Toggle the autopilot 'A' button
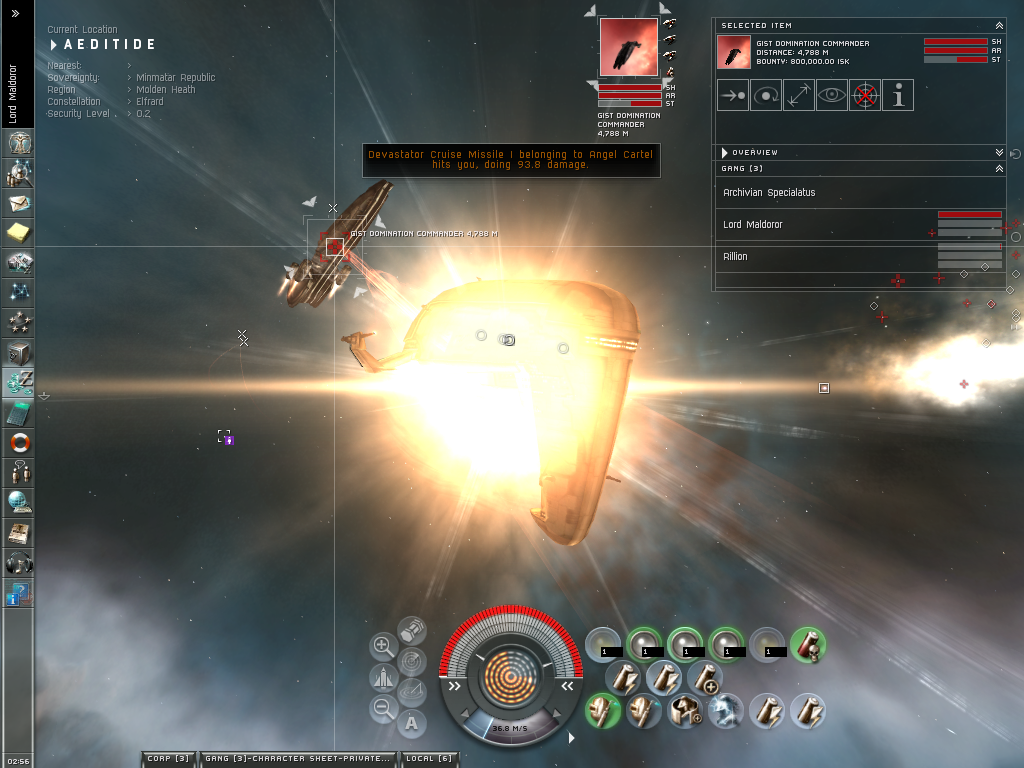This screenshot has width=1024, height=768. (412, 723)
